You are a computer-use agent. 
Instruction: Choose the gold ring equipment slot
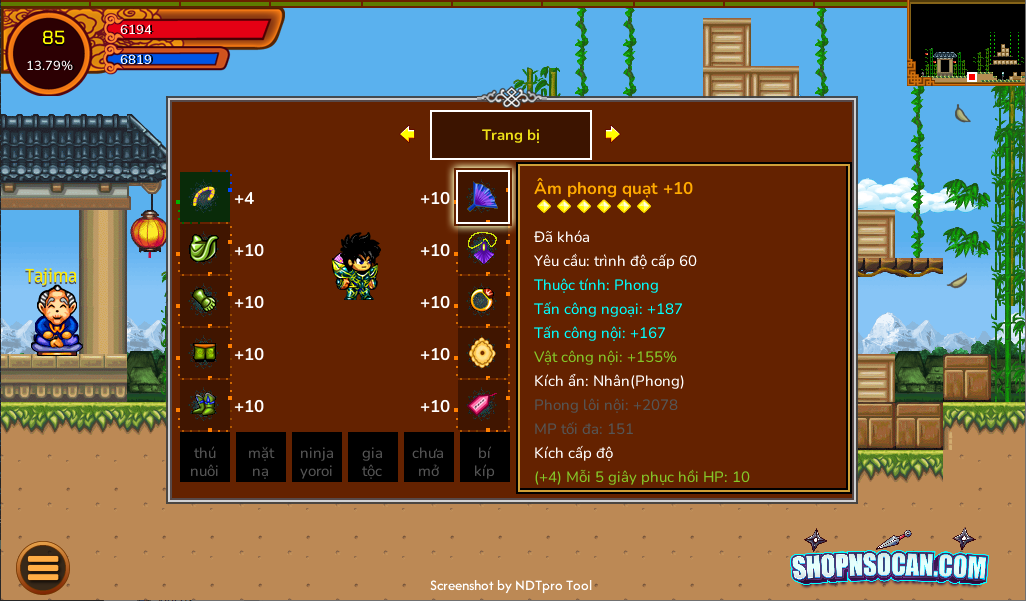[x=483, y=301]
